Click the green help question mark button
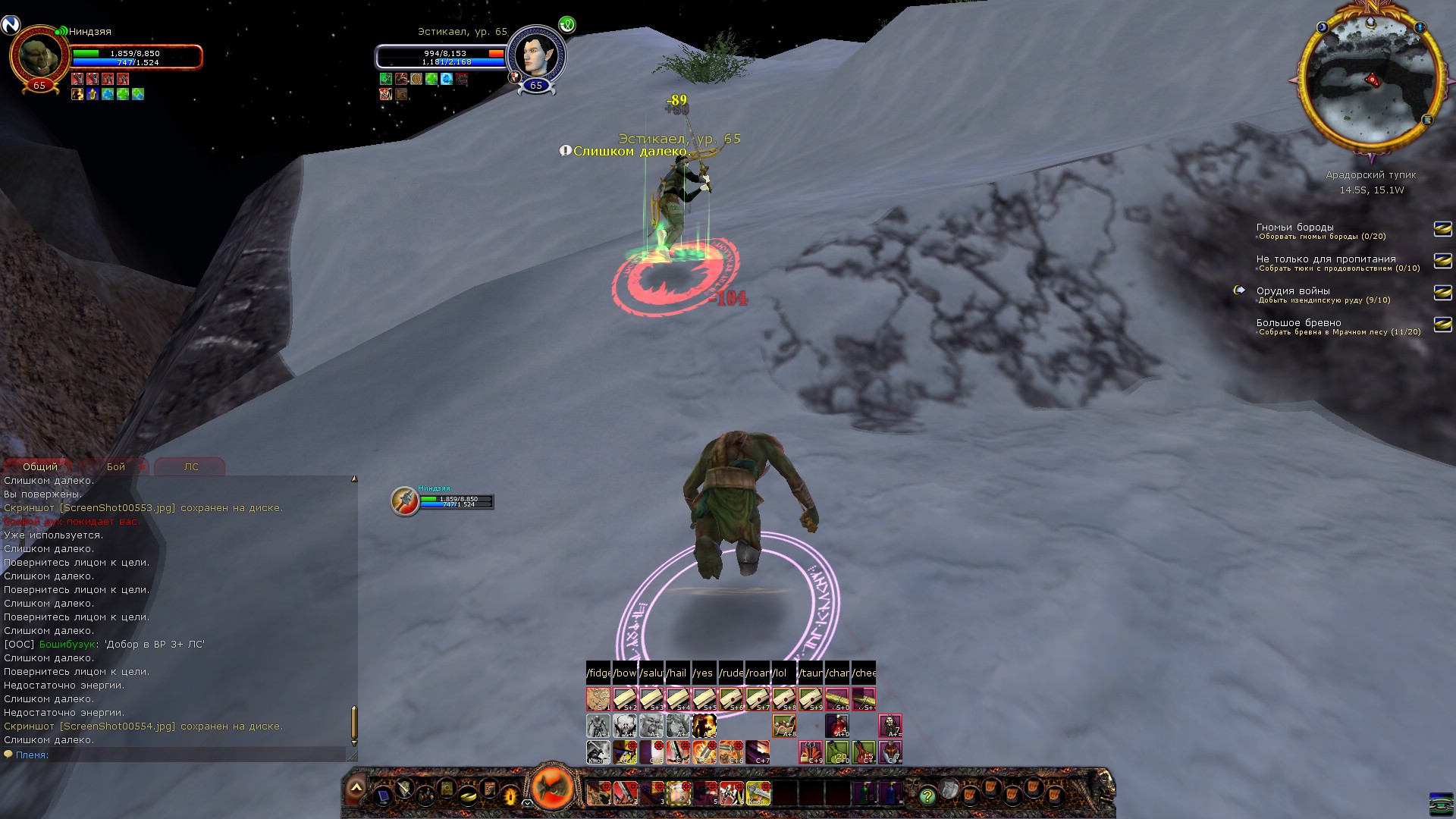This screenshot has width=1456, height=819. click(x=926, y=795)
